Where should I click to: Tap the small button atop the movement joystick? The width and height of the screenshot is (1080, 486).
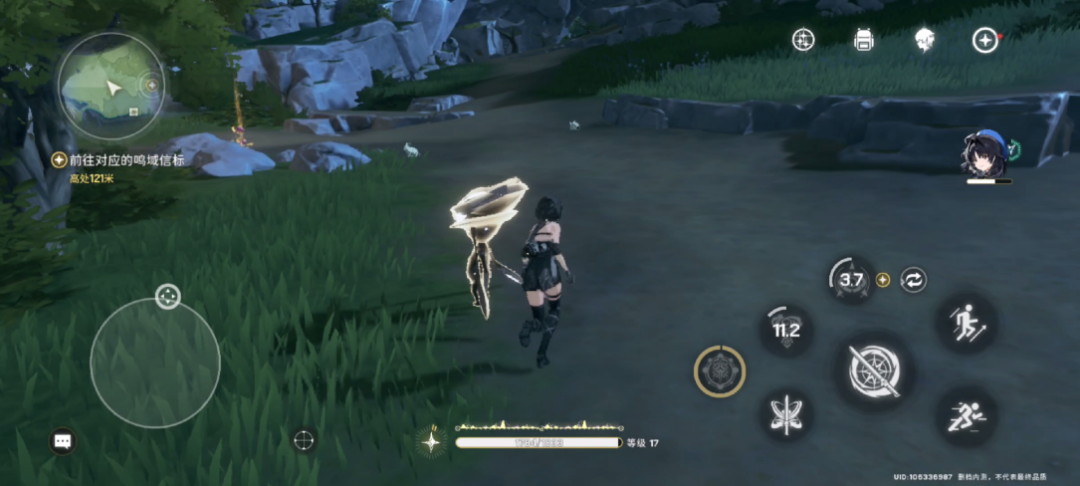click(167, 296)
